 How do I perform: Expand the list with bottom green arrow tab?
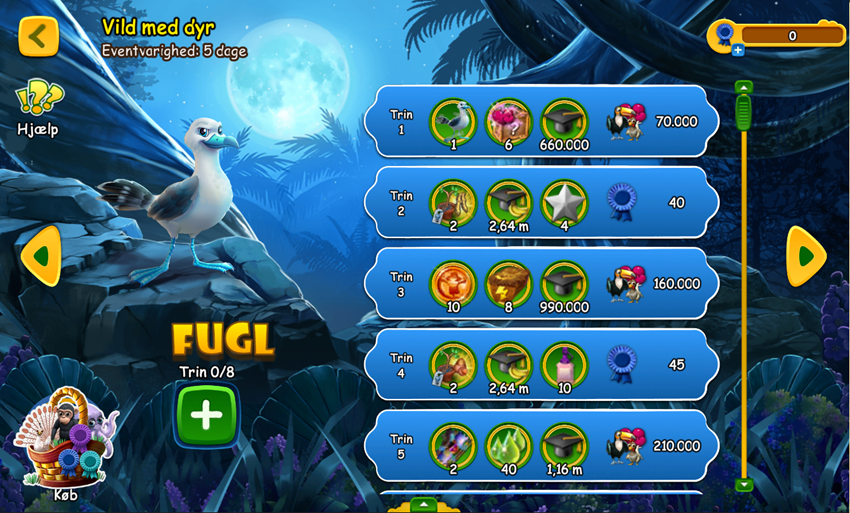pyautogui.click(x=423, y=503)
